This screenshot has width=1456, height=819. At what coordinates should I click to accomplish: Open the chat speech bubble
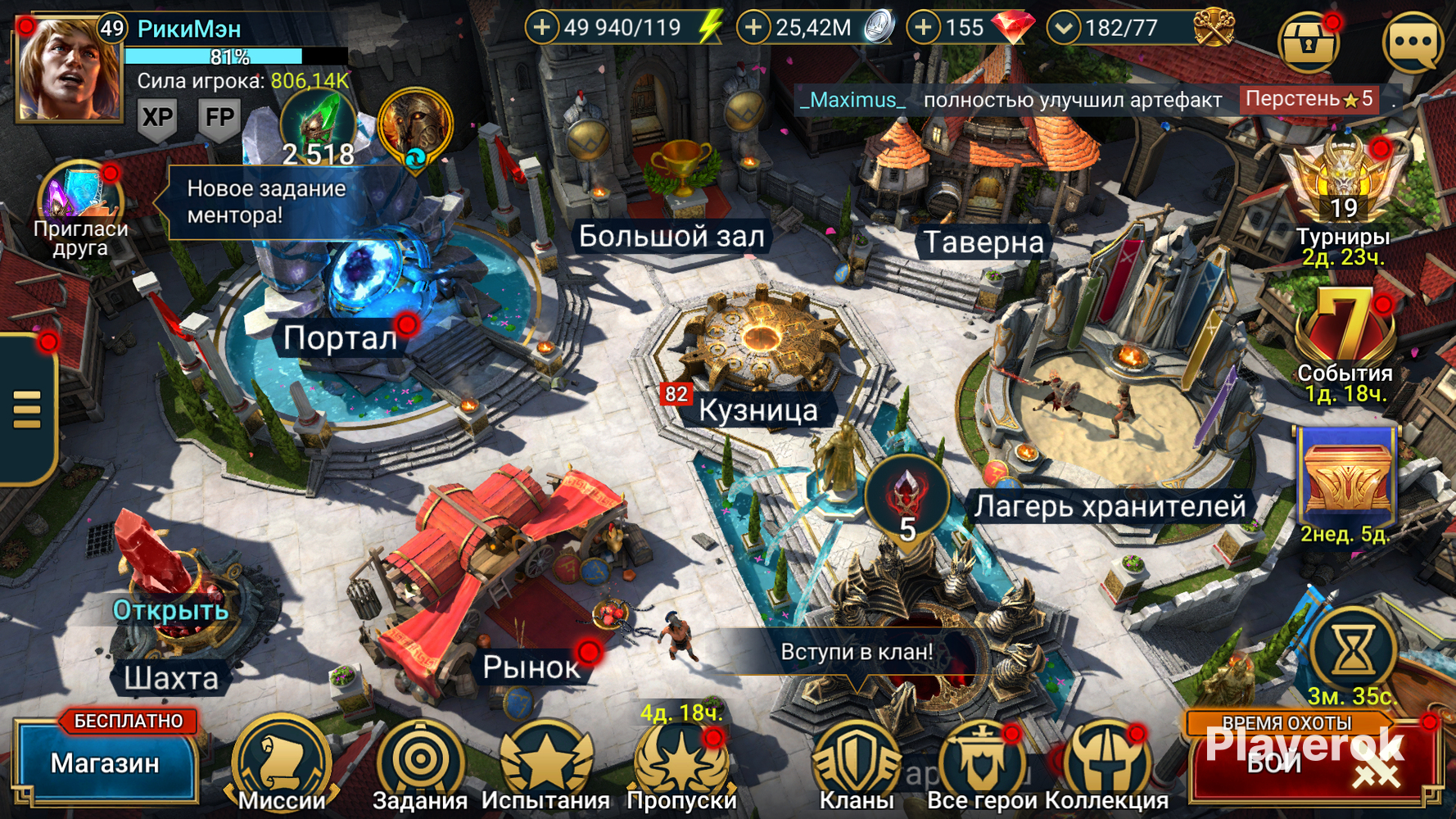[x=1413, y=43]
